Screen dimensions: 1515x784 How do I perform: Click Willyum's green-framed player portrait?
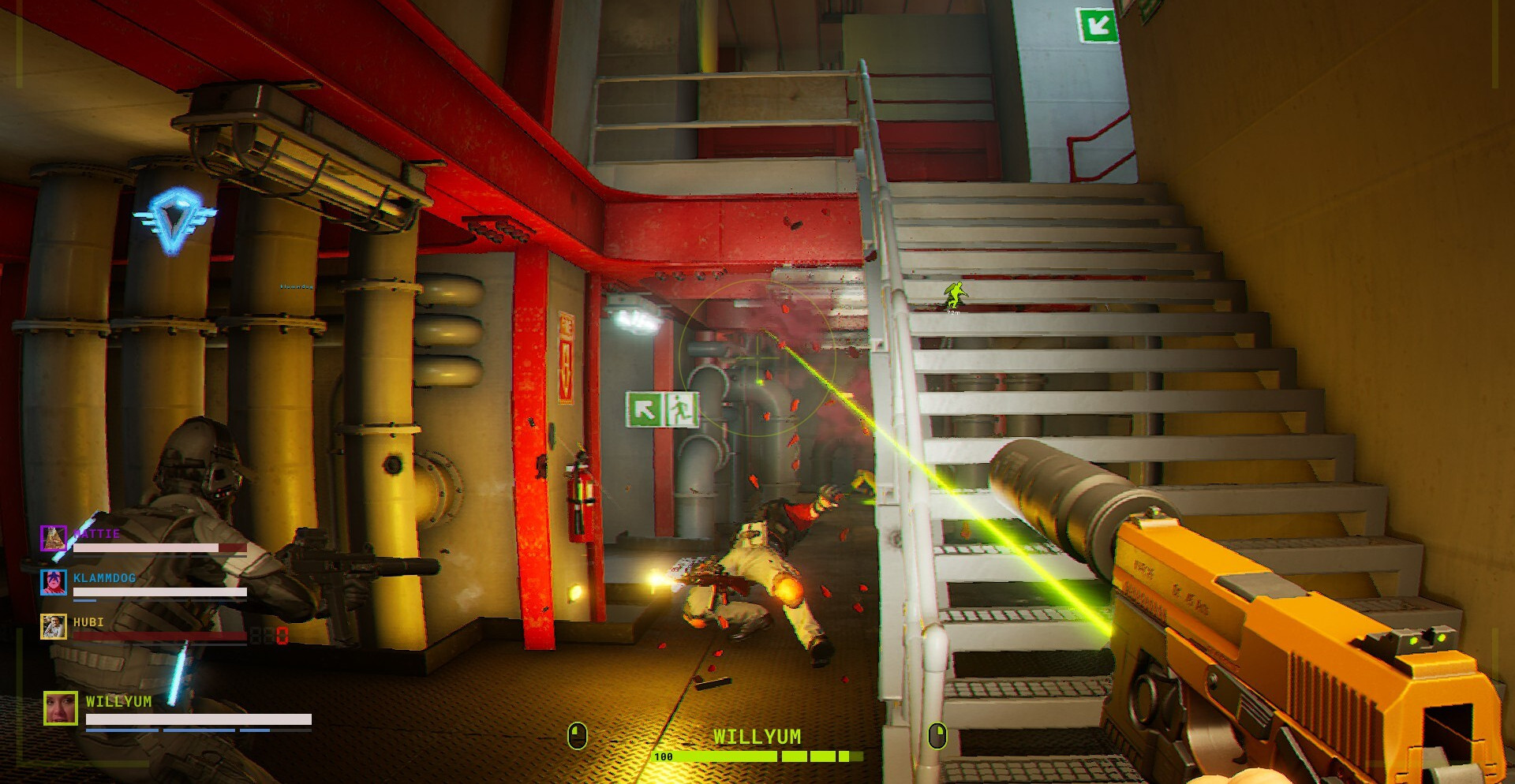61,707
